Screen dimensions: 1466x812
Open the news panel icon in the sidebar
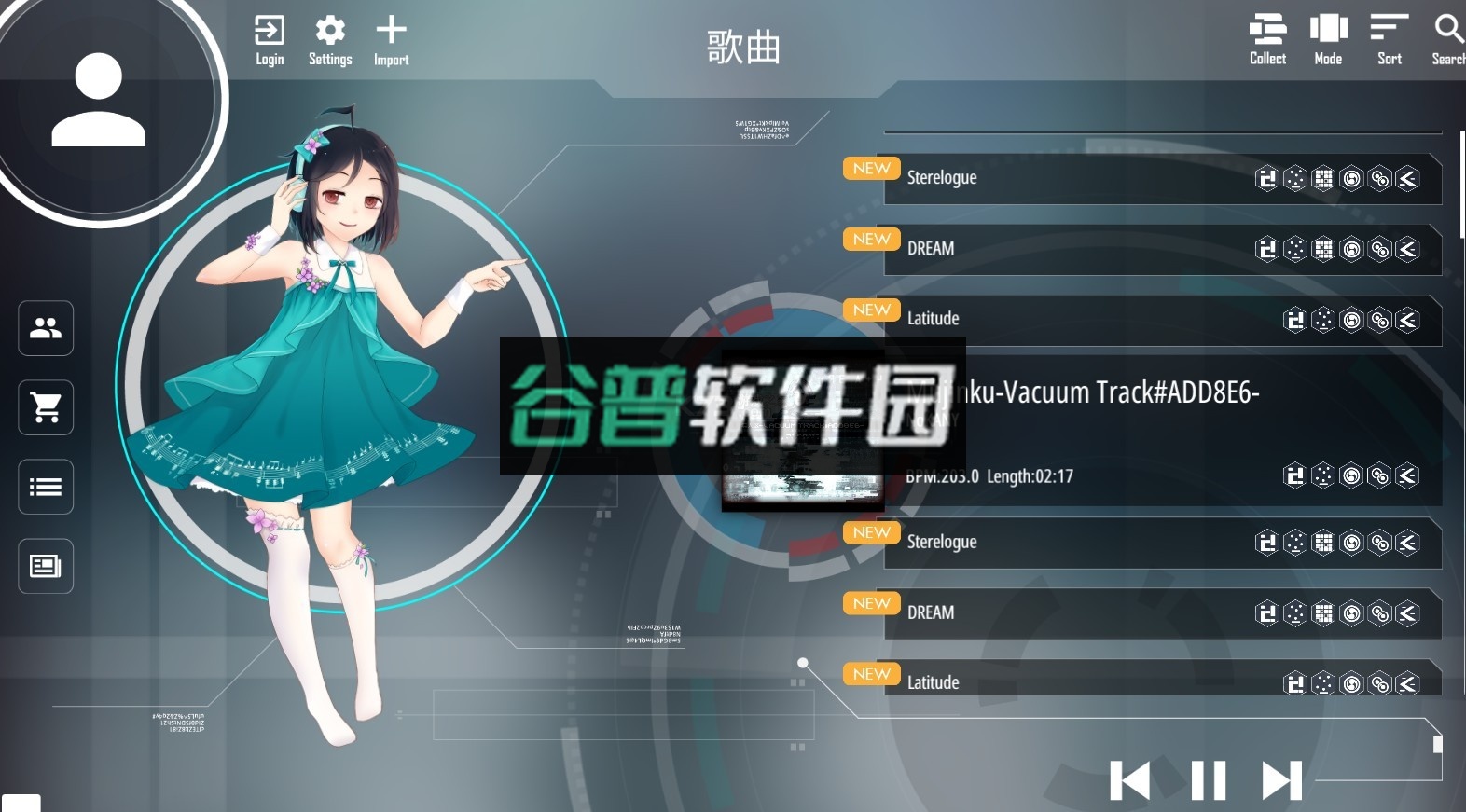pos(45,566)
